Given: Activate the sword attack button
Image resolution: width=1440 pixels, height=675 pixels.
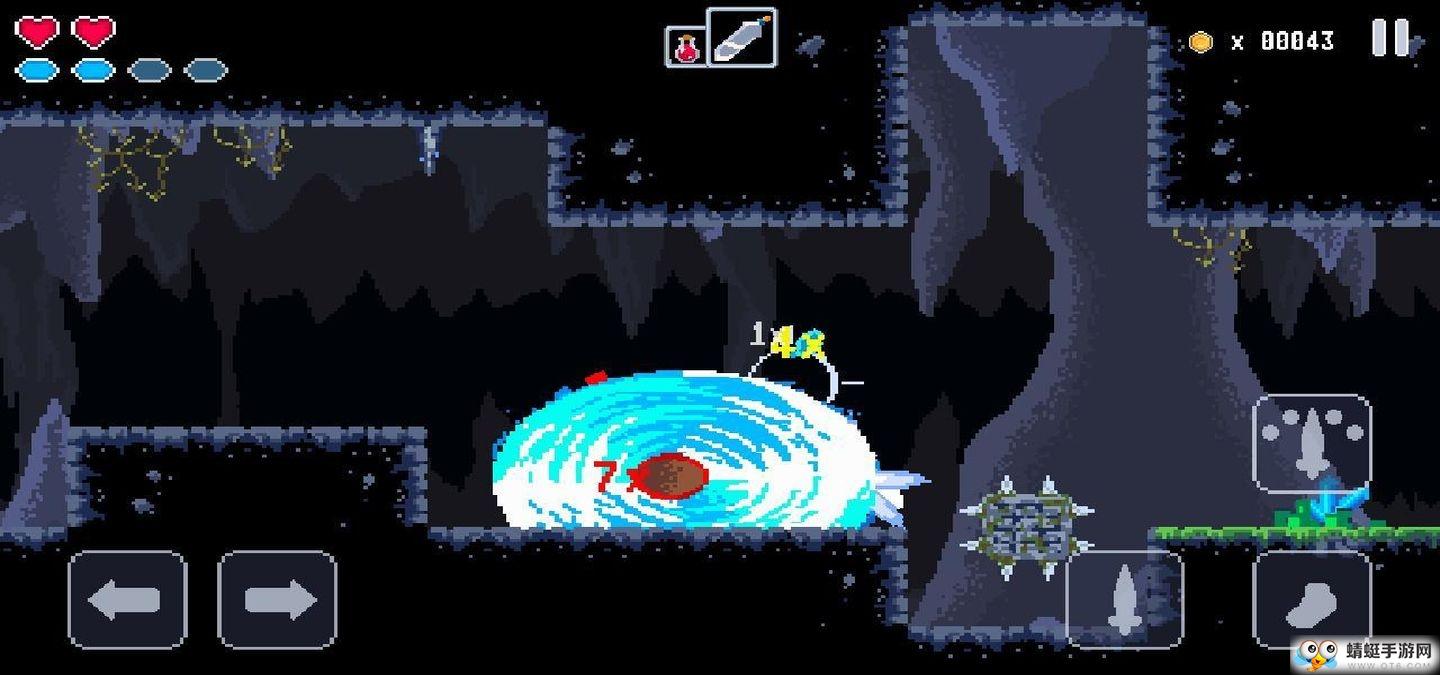Looking at the screenshot, I should pos(1124,598).
